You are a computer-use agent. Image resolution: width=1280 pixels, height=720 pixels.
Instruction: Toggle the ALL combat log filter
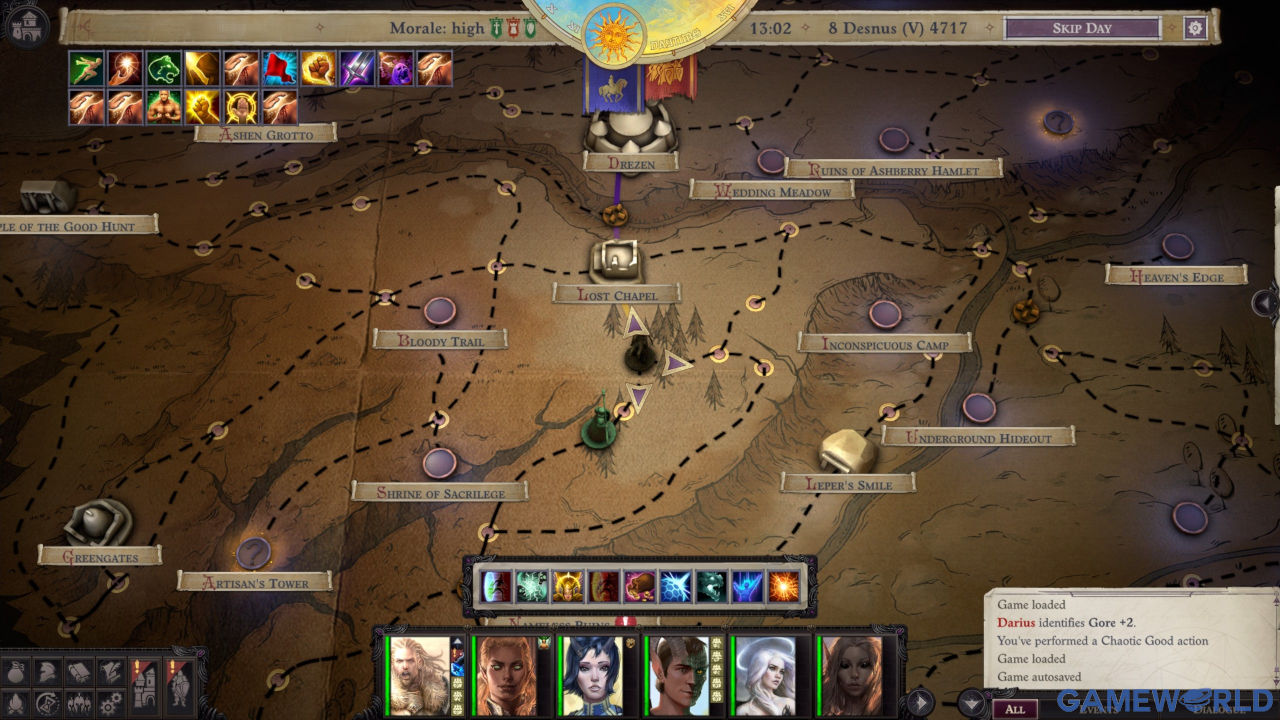pyautogui.click(x=1016, y=708)
